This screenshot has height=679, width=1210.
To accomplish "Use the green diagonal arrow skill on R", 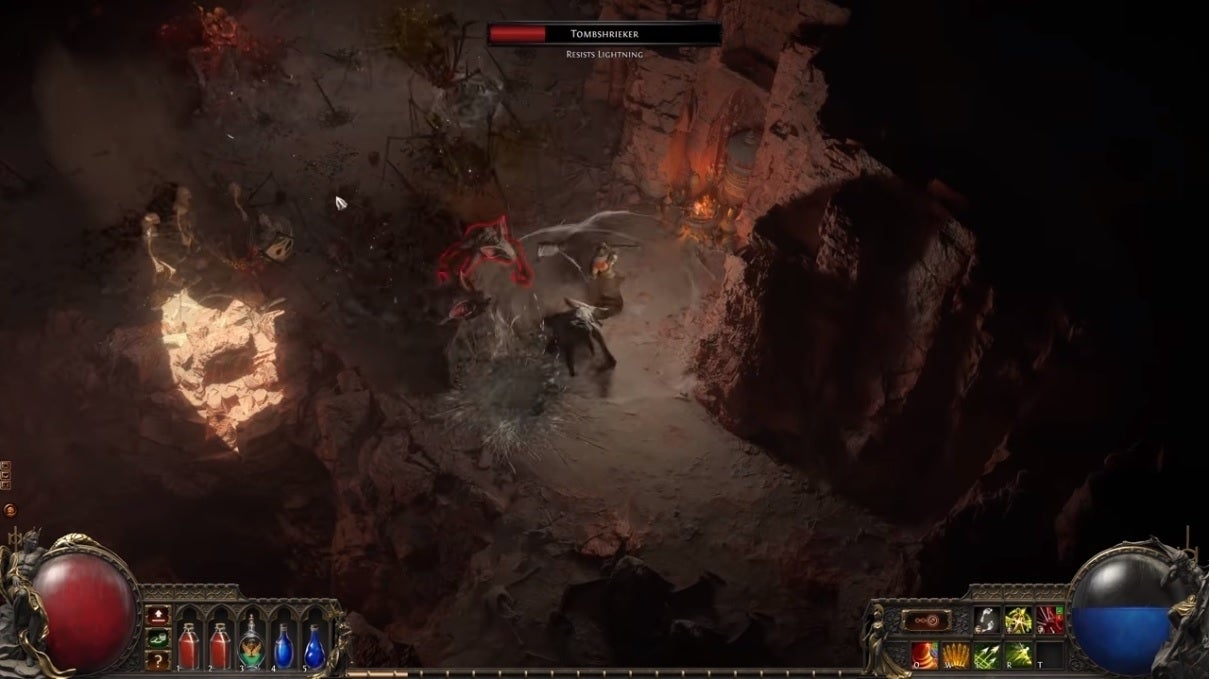I will pos(1018,655).
